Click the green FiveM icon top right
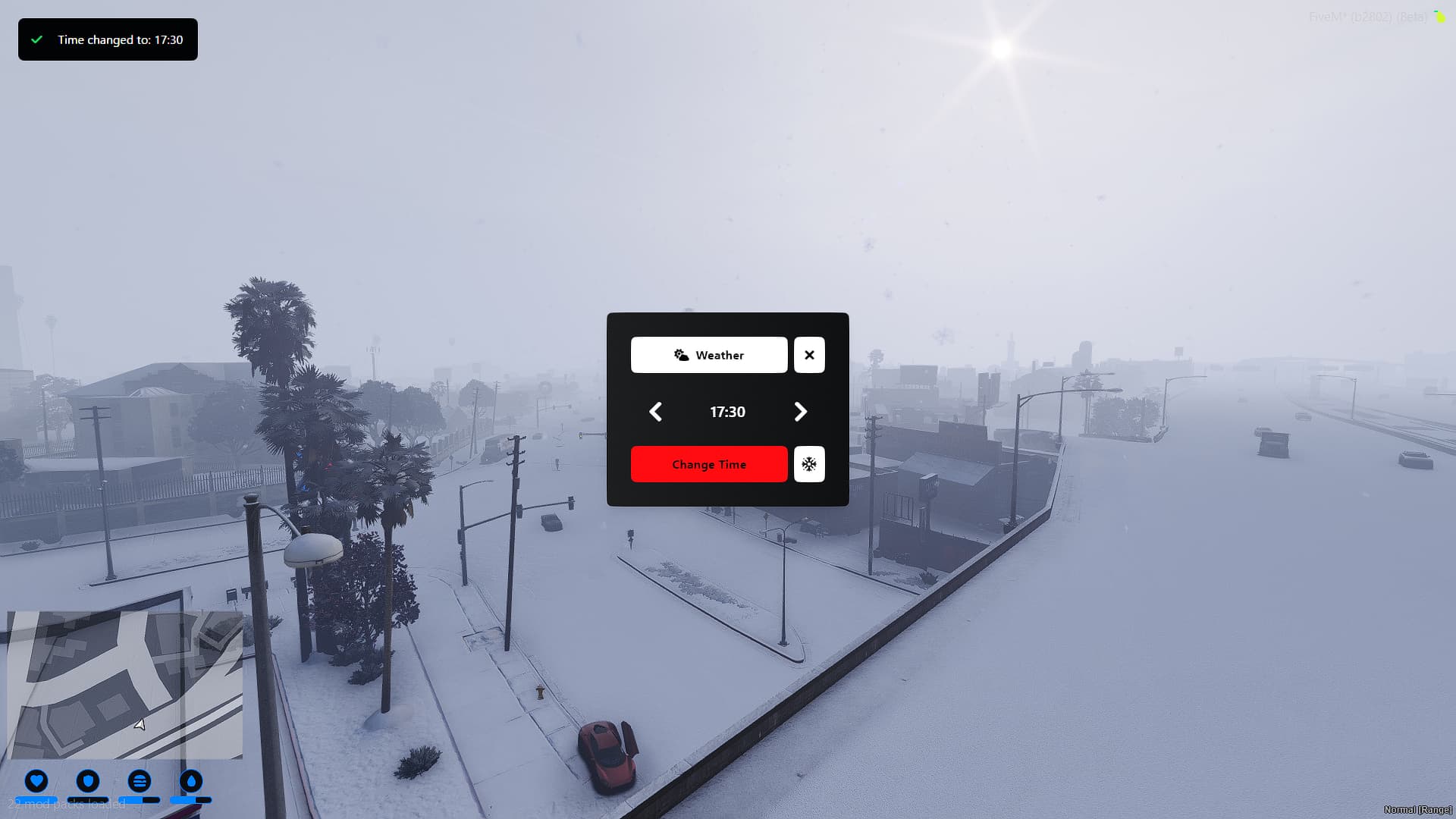This screenshot has height=819, width=1456. click(x=1439, y=15)
